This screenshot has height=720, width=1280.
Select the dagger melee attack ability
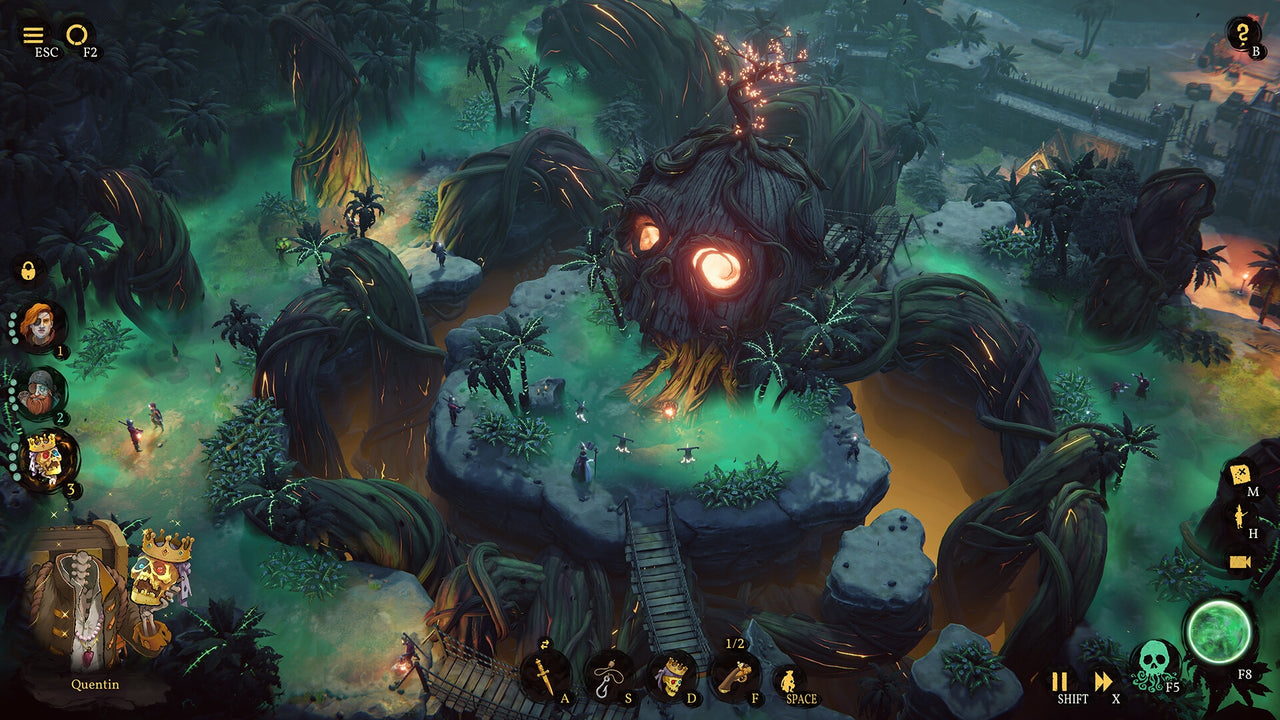click(545, 676)
